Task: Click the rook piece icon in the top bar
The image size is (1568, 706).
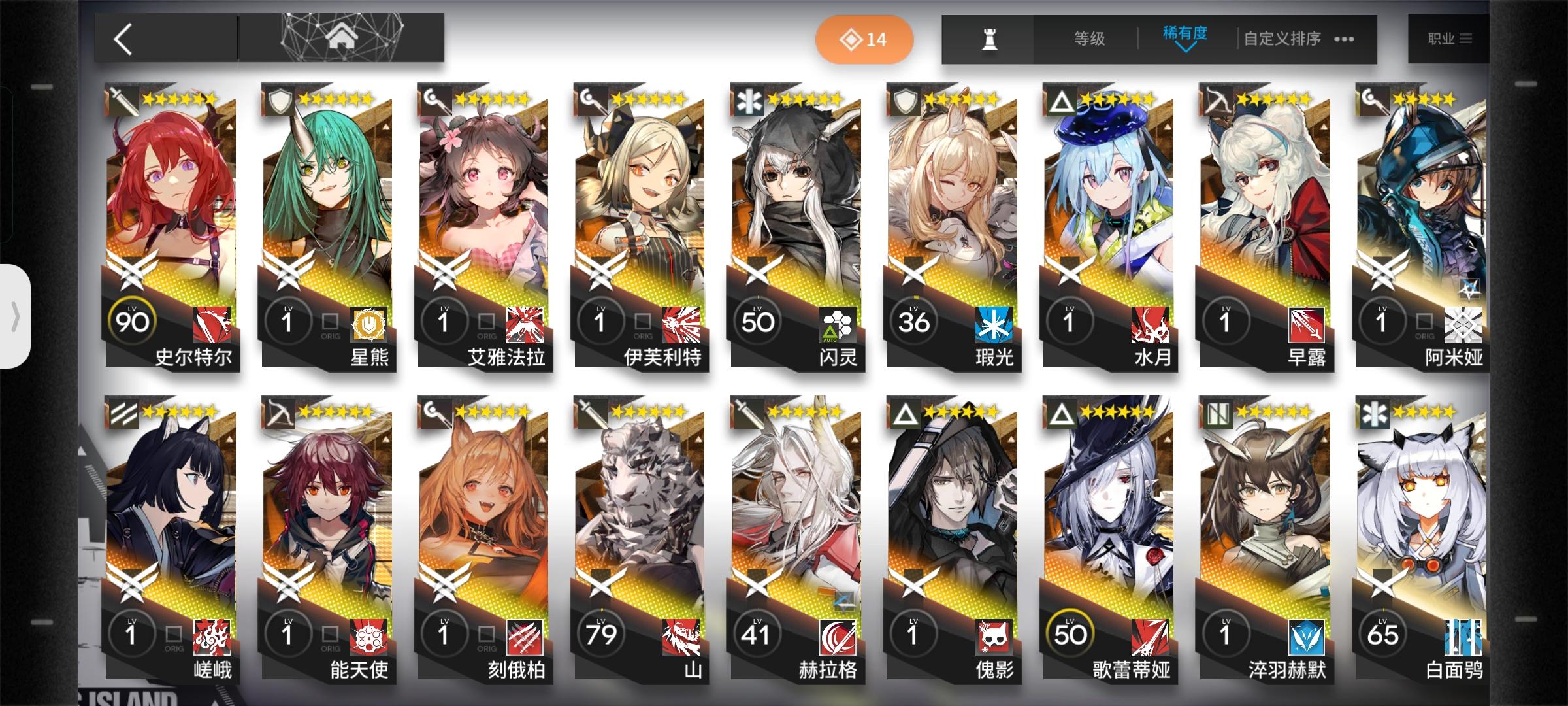Action: click(x=988, y=39)
